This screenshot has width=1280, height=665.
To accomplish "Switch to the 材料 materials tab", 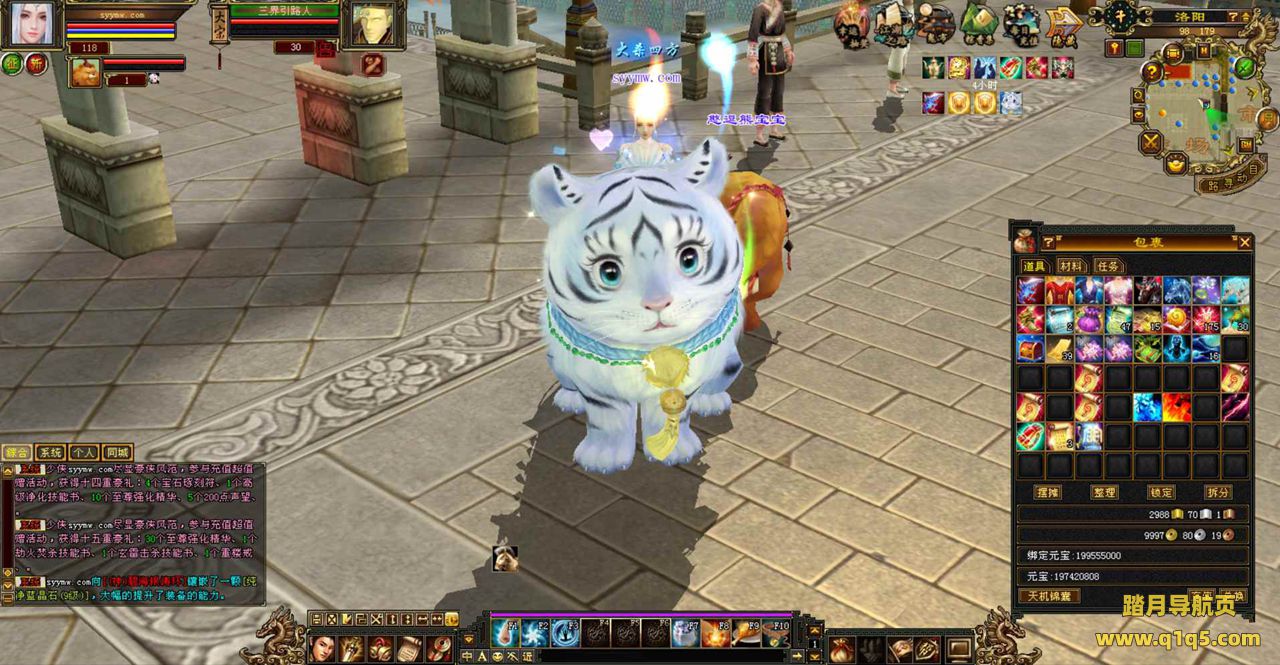I will tap(1071, 266).
